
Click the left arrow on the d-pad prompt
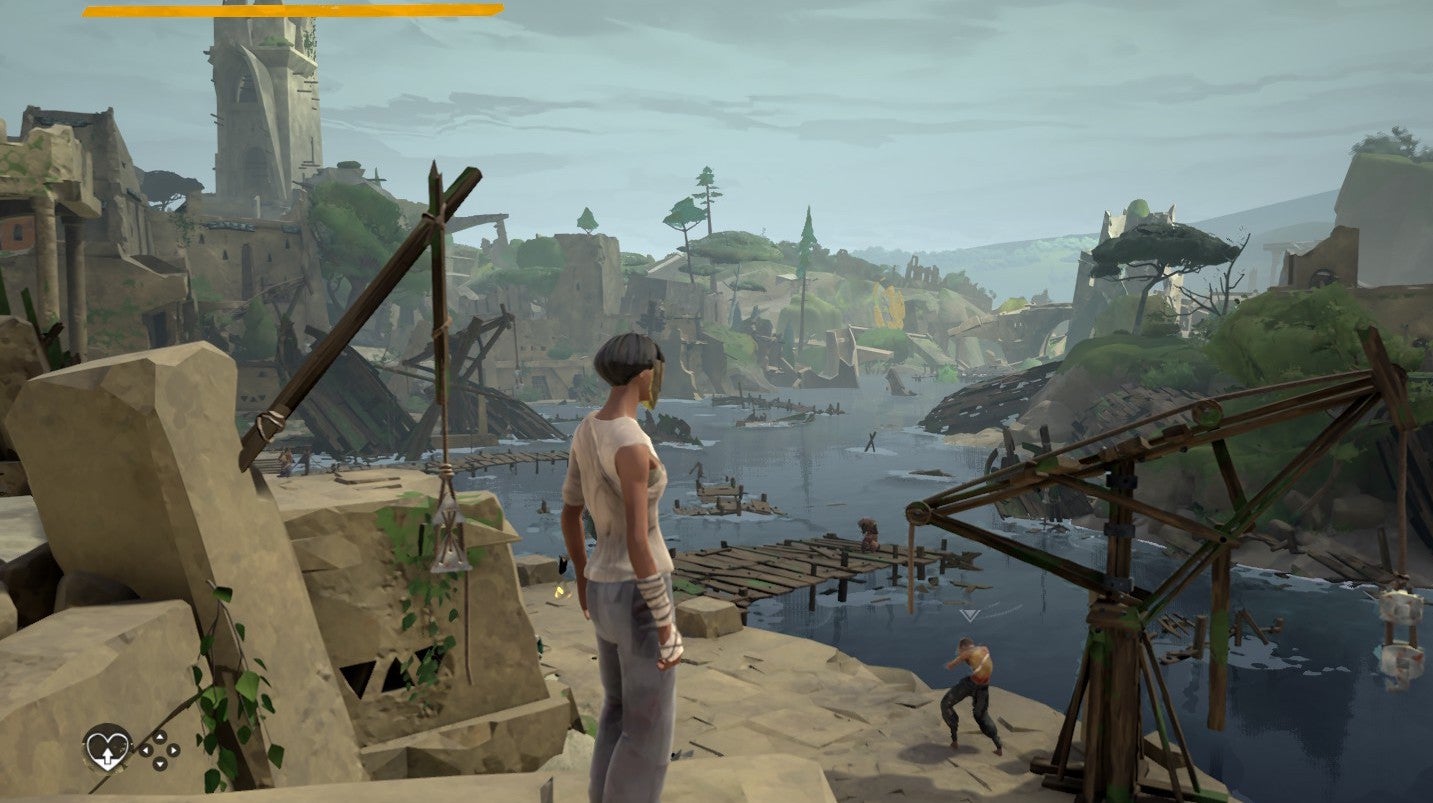click(x=146, y=751)
